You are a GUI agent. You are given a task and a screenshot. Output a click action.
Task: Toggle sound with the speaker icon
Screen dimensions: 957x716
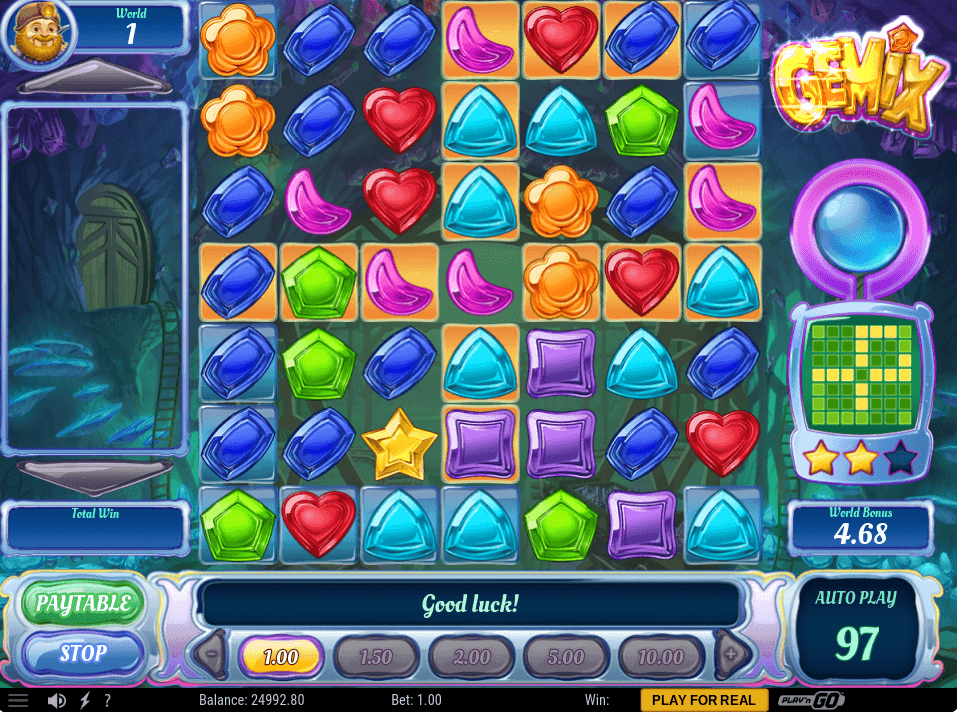click(x=57, y=700)
